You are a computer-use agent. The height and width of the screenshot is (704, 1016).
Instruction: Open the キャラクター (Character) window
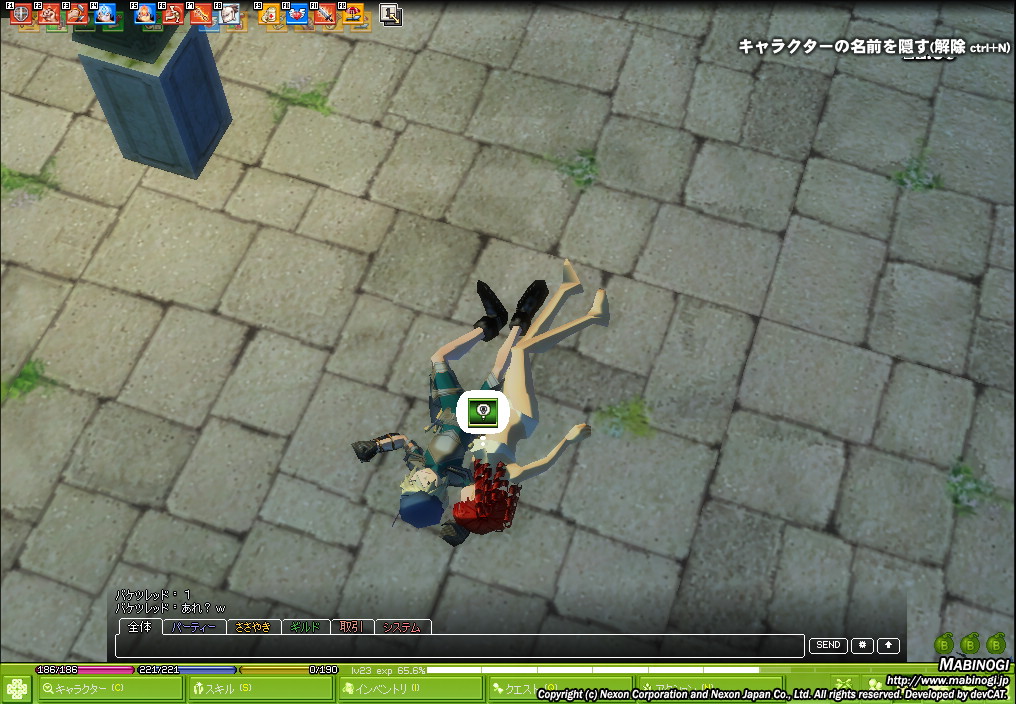click(111, 688)
